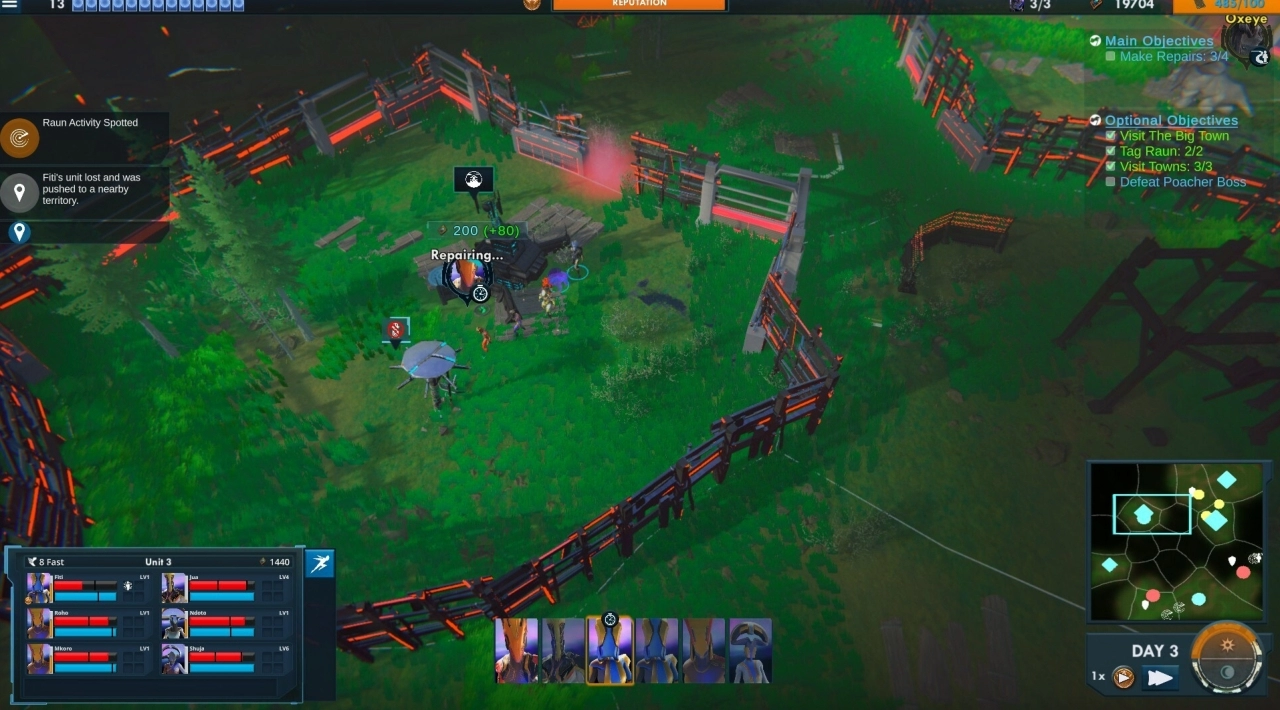
Task: Choose Ndoto's portrait in the unit roster
Action: [175, 623]
